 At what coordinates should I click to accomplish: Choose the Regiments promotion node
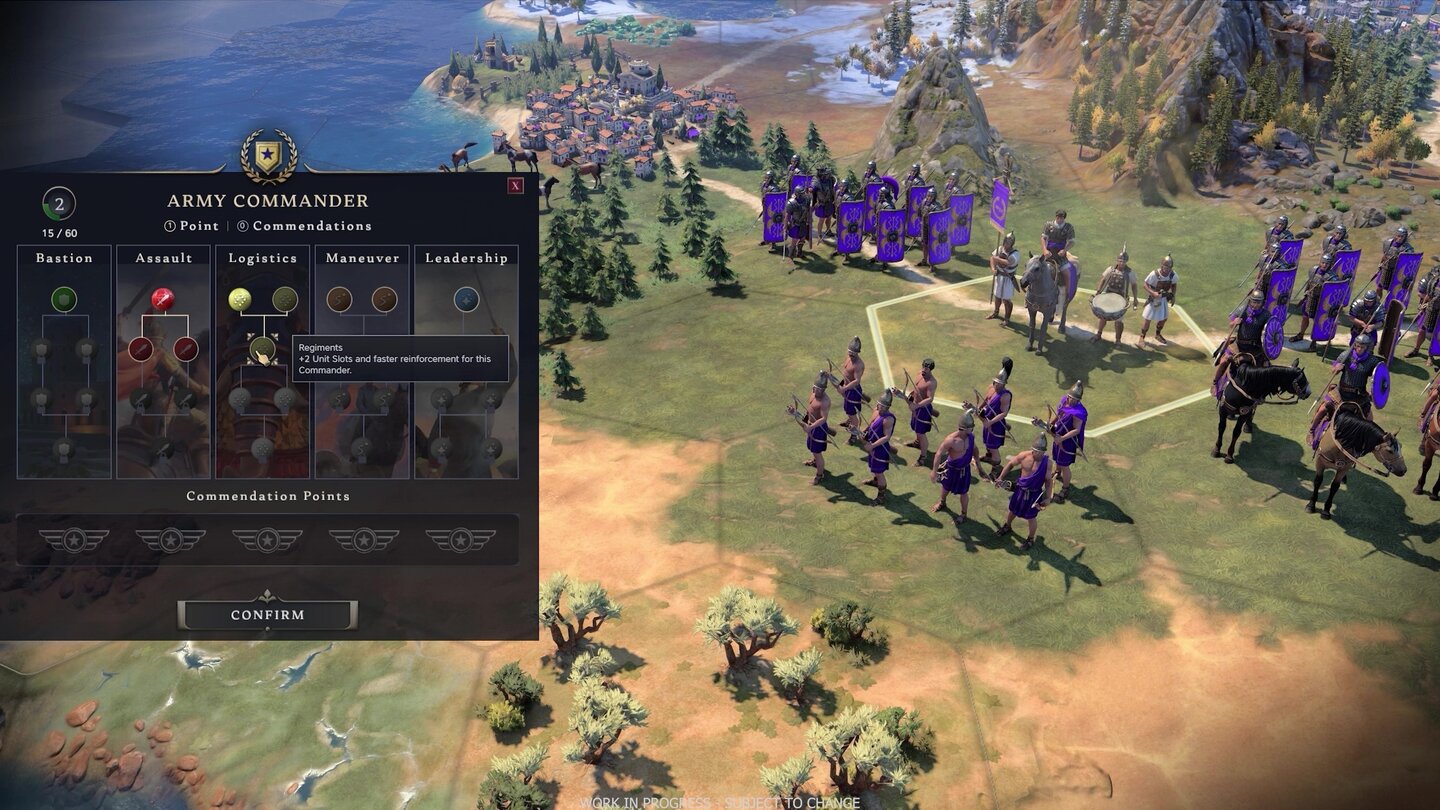pyautogui.click(x=264, y=350)
